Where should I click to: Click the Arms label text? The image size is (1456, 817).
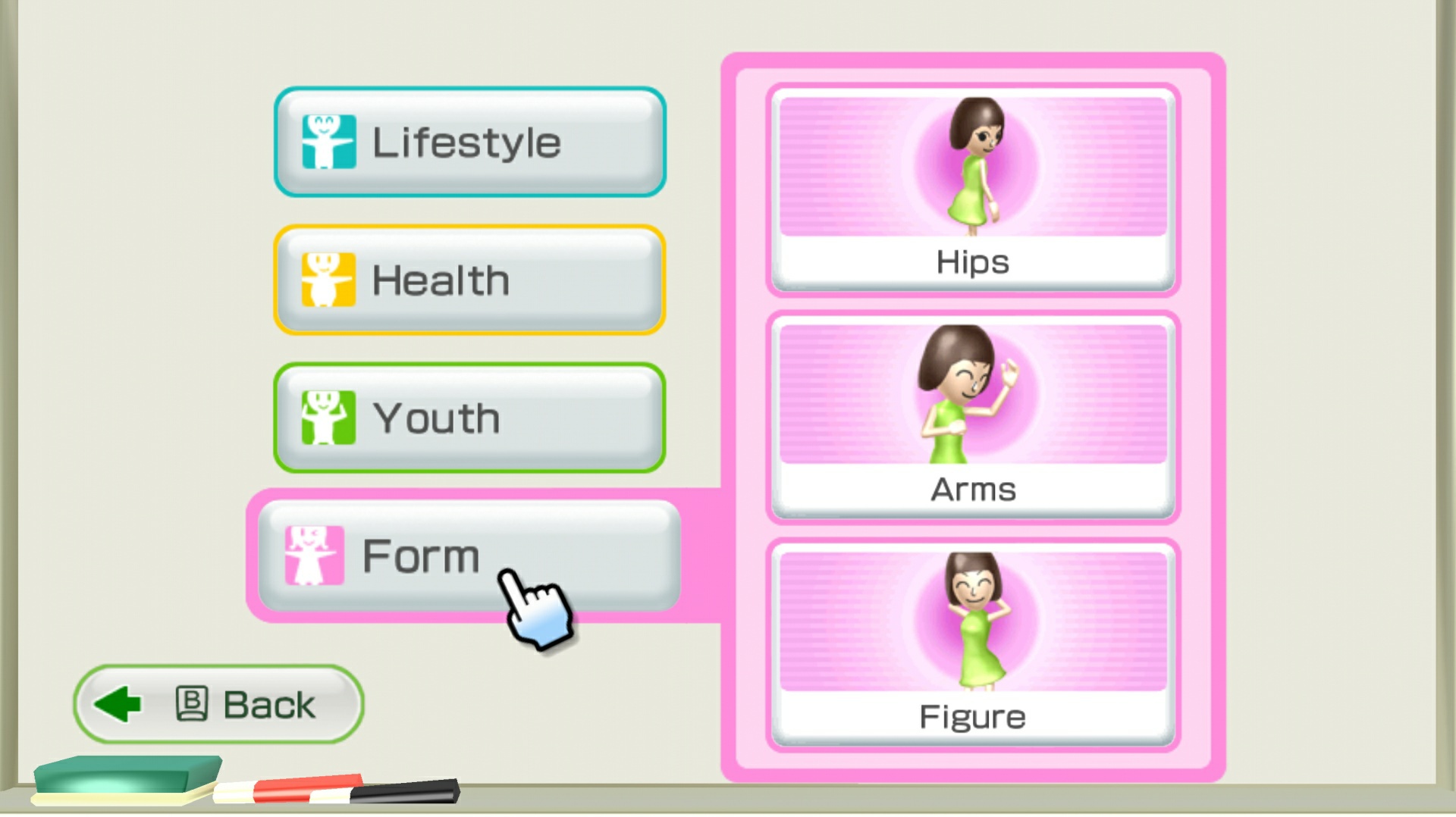973,488
